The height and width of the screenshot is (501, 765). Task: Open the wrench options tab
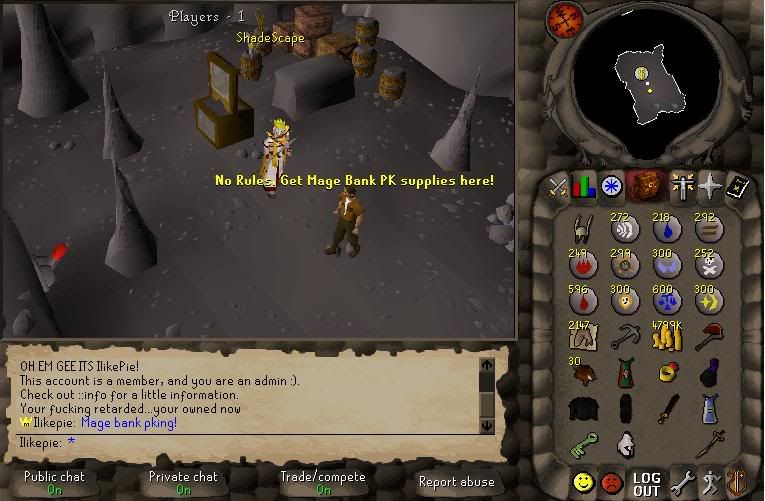point(683,479)
